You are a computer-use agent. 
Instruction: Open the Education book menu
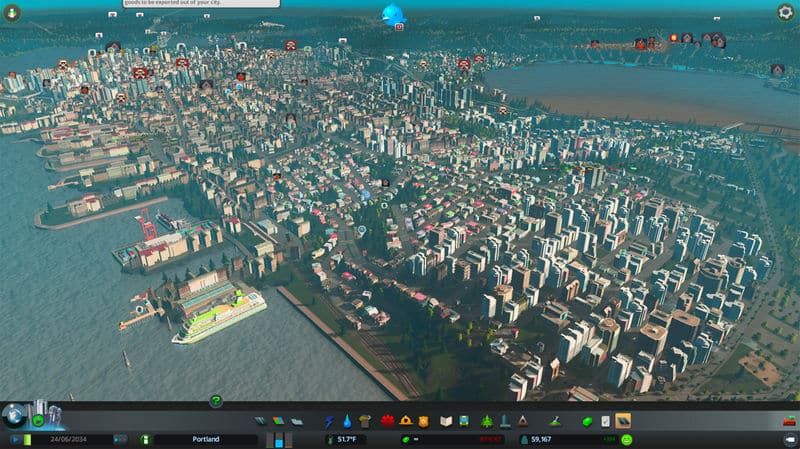pos(447,421)
